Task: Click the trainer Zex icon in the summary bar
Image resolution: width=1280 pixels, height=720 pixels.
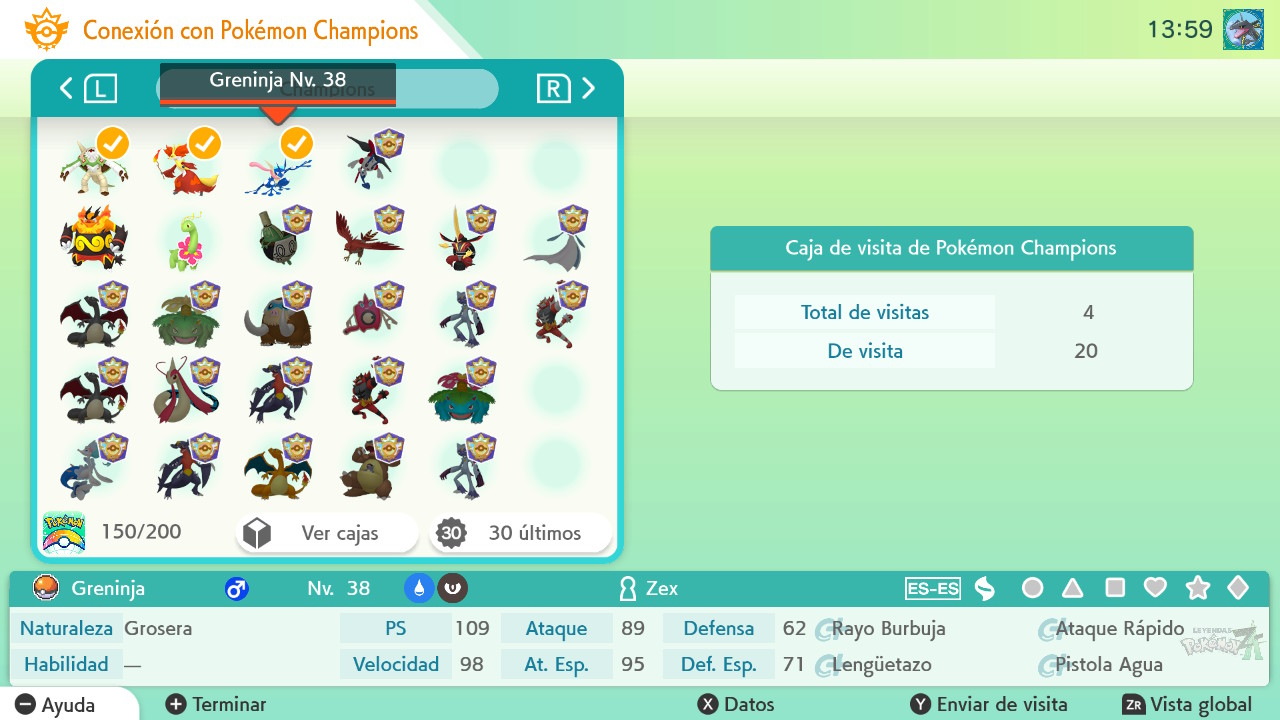Action: [627, 589]
